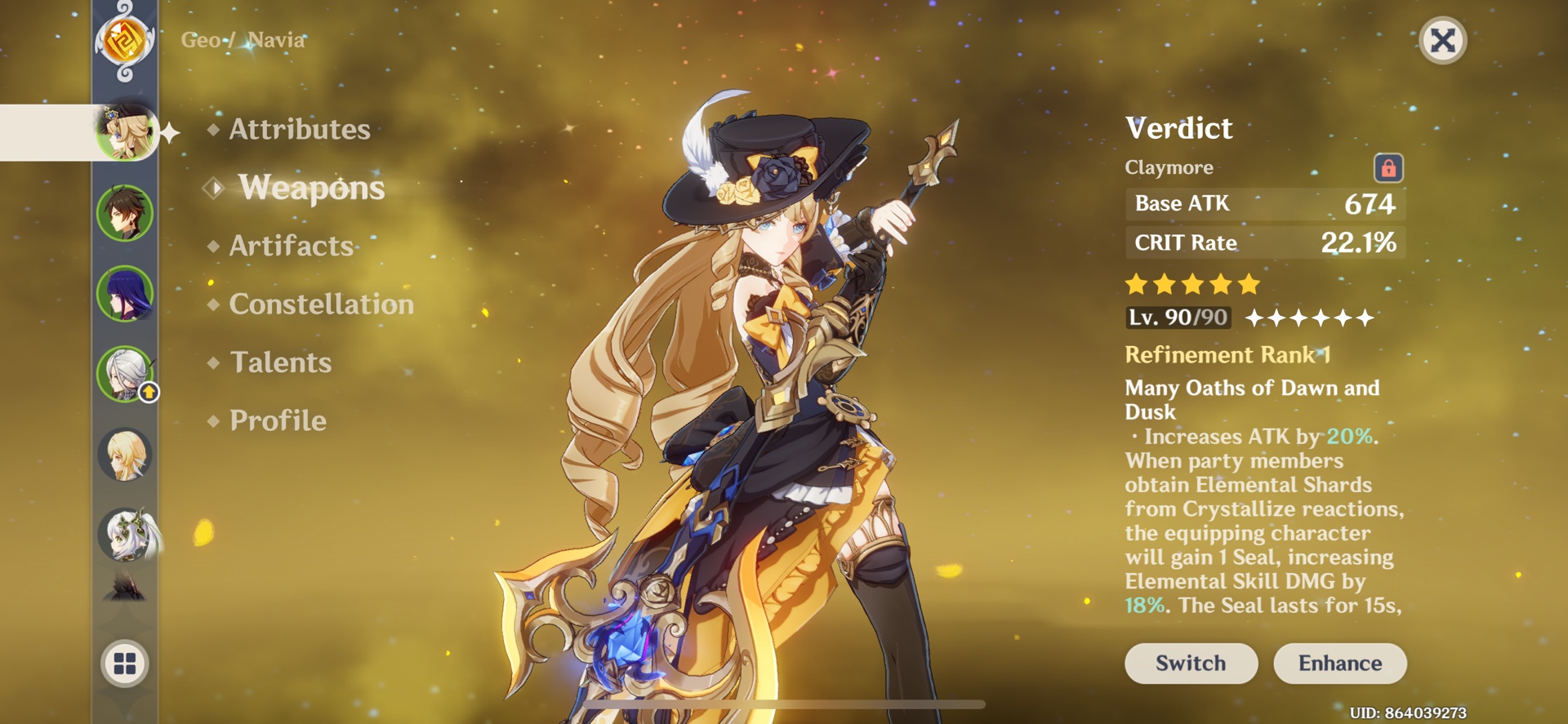Viewport: 1568px width, 724px height.
Task: Select the Geo element icon above the sidebar
Action: pos(127,39)
